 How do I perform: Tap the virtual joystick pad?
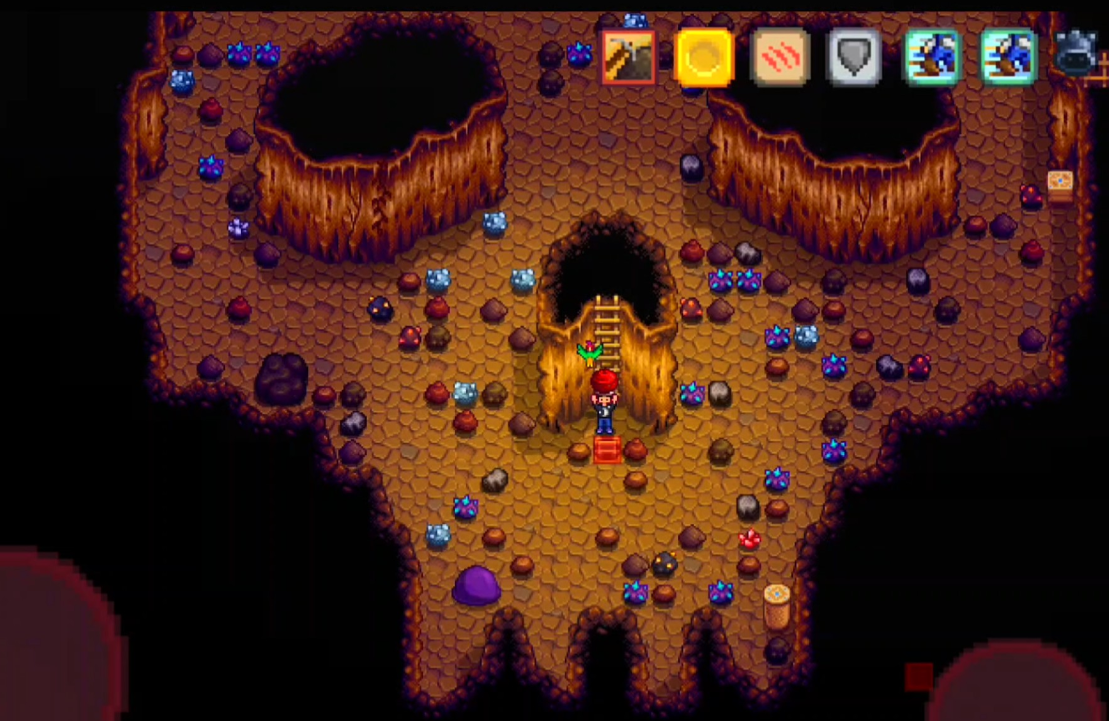tap(55, 640)
